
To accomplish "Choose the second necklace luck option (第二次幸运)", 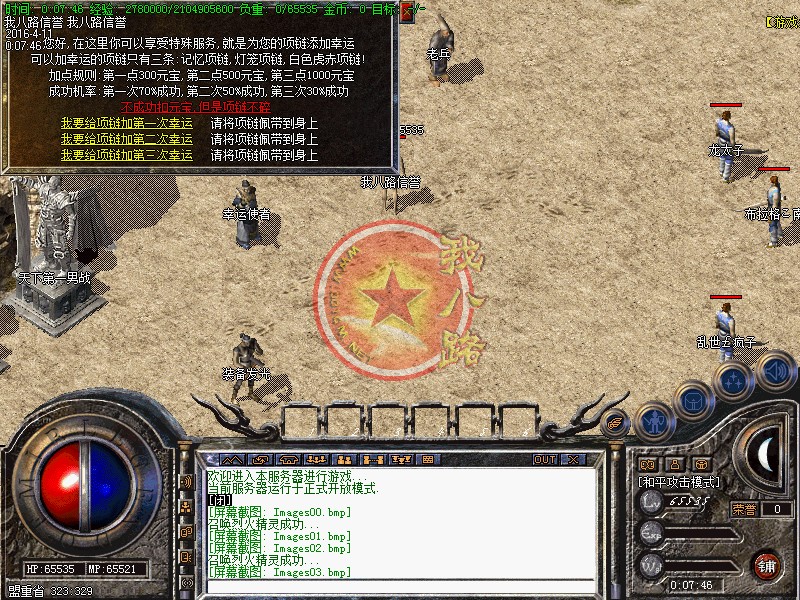I will (x=126, y=140).
